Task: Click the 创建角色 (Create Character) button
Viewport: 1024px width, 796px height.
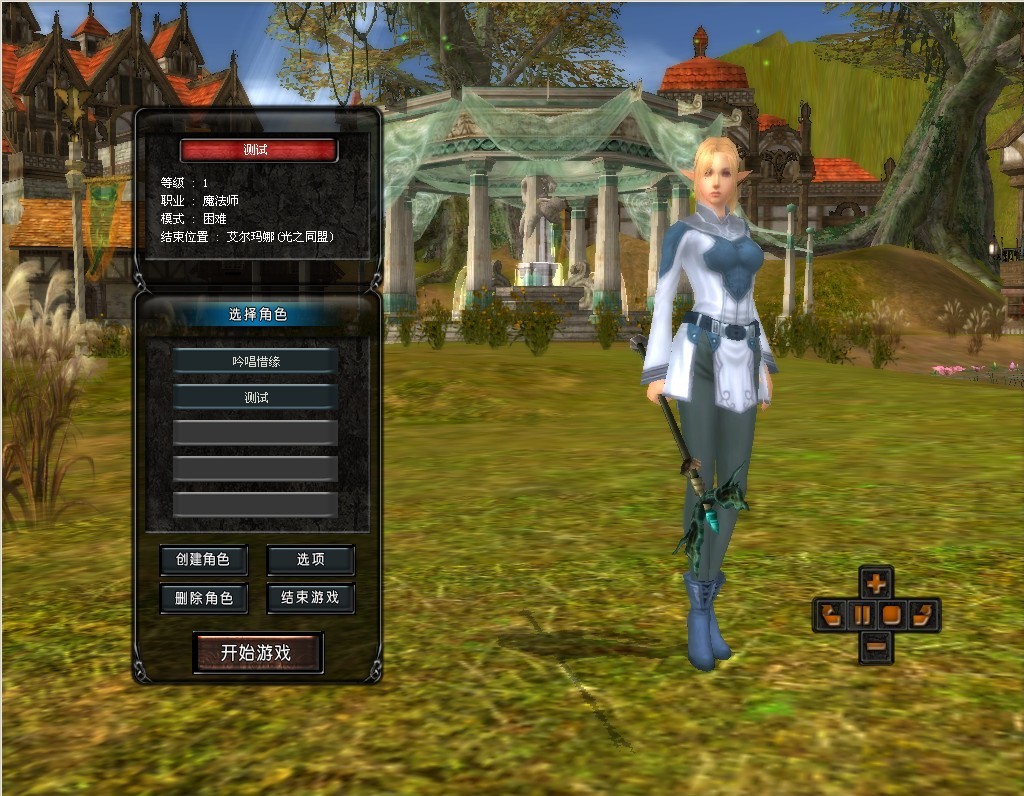Action: point(203,560)
